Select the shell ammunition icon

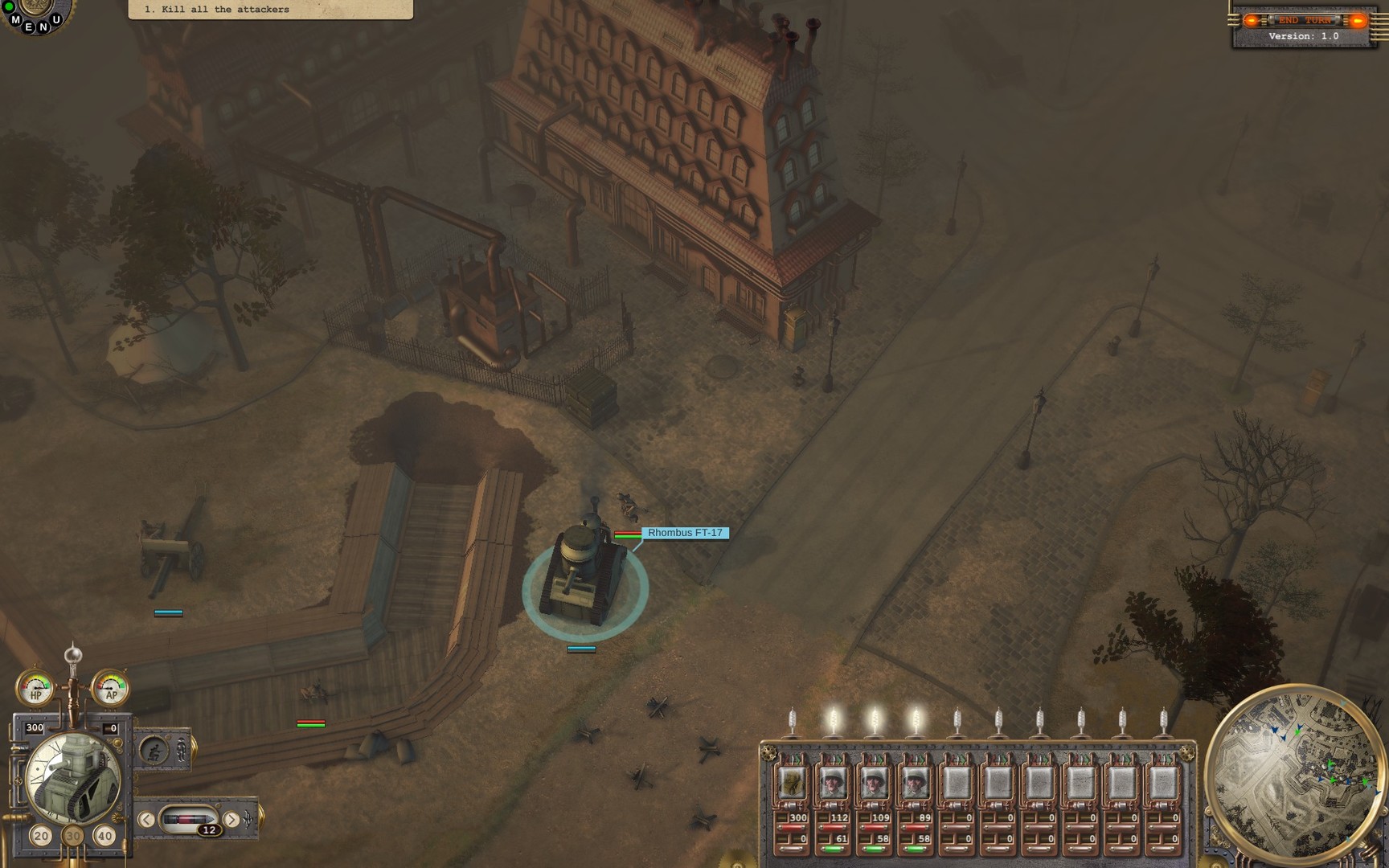189,819
